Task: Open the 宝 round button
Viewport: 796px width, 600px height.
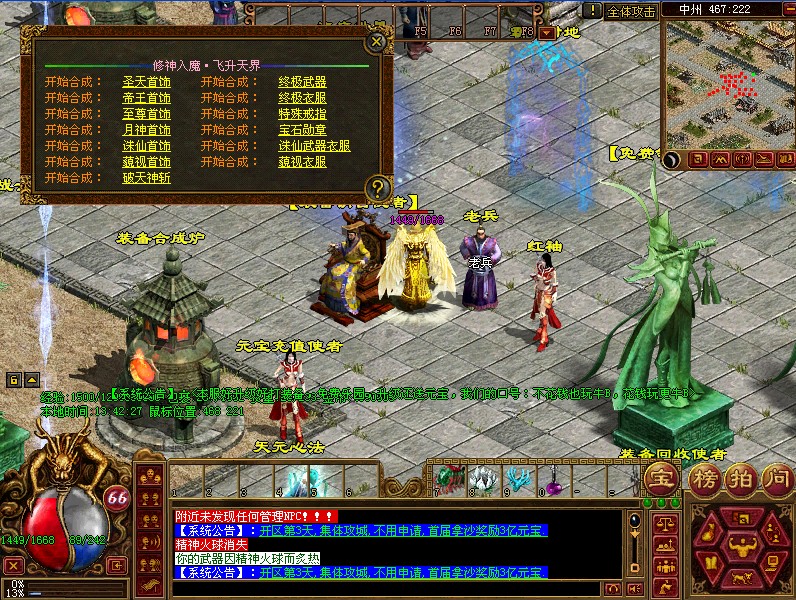Action: pyautogui.click(x=660, y=477)
